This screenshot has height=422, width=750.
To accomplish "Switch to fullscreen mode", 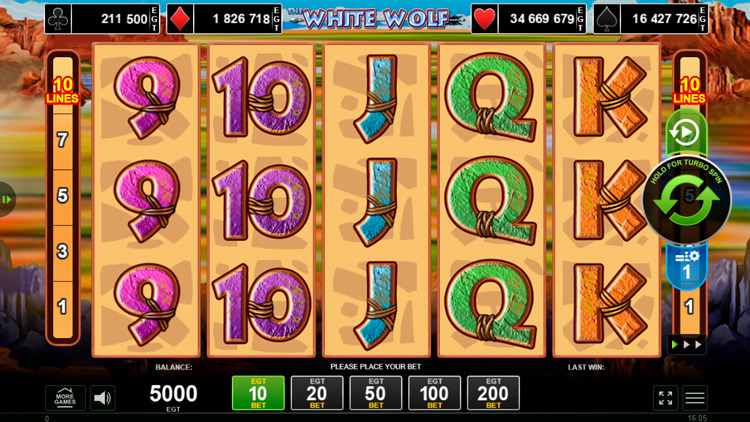I will point(666,397).
